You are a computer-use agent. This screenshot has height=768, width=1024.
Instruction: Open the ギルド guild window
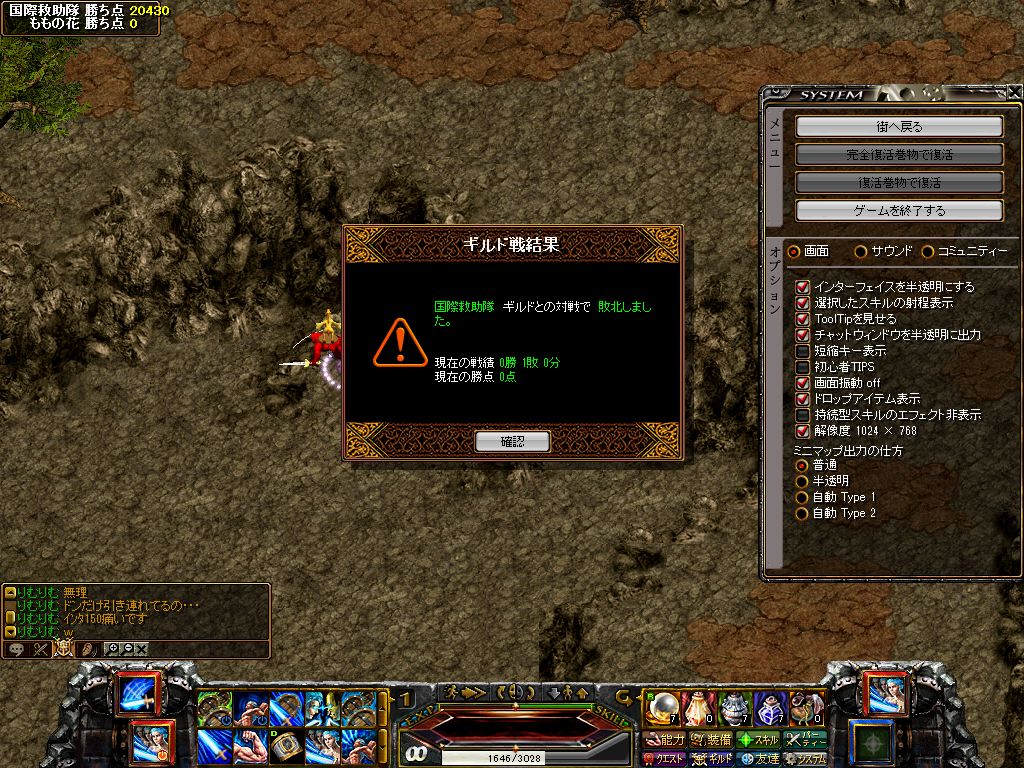[713, 759]
